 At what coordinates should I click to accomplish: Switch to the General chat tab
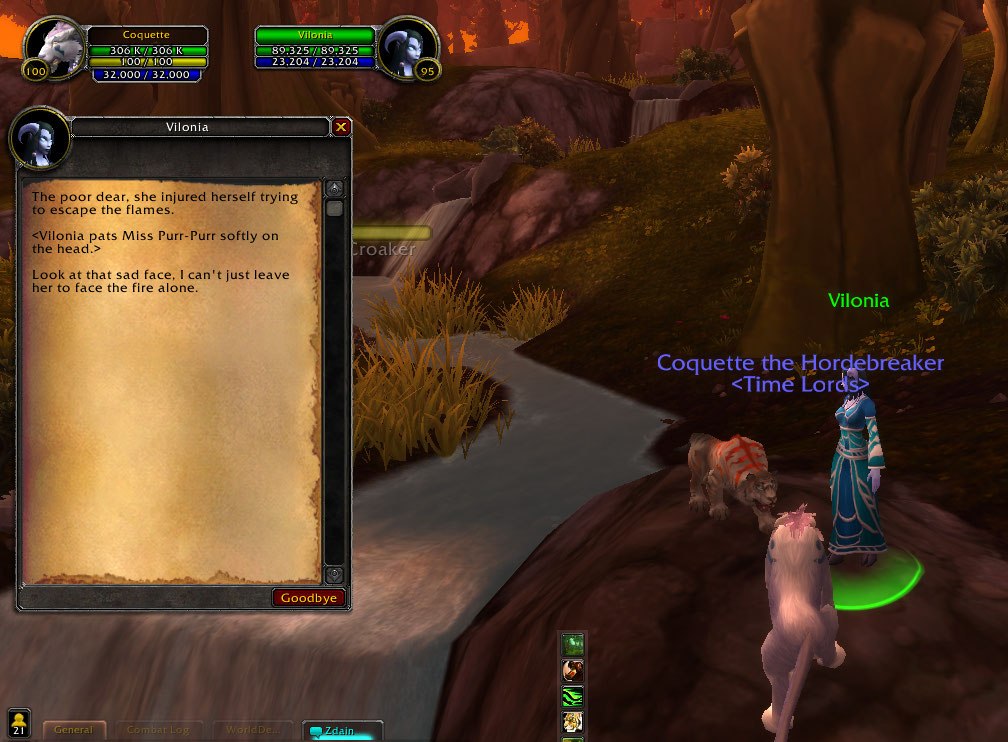(74, 730)
